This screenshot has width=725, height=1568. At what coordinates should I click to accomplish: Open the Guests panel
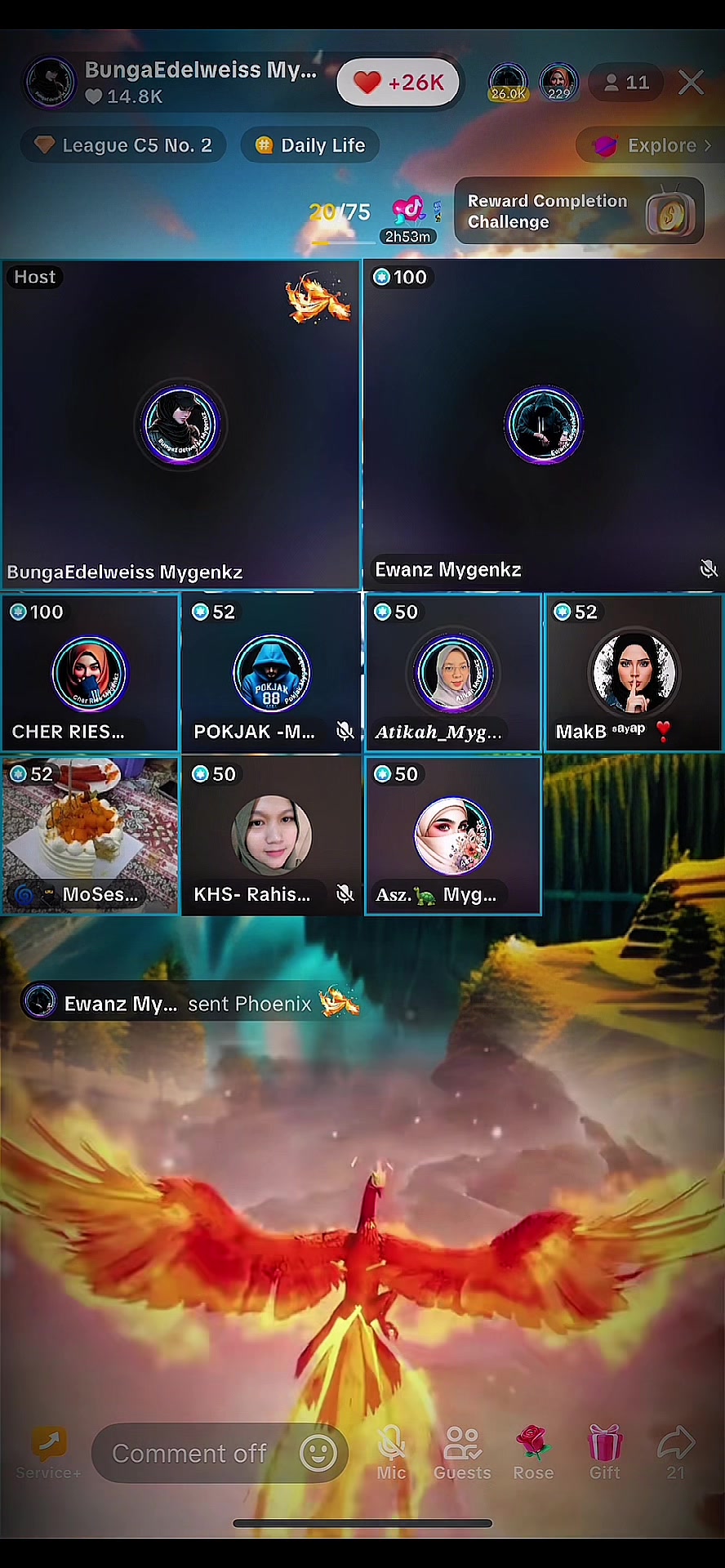click(462, 1453)
